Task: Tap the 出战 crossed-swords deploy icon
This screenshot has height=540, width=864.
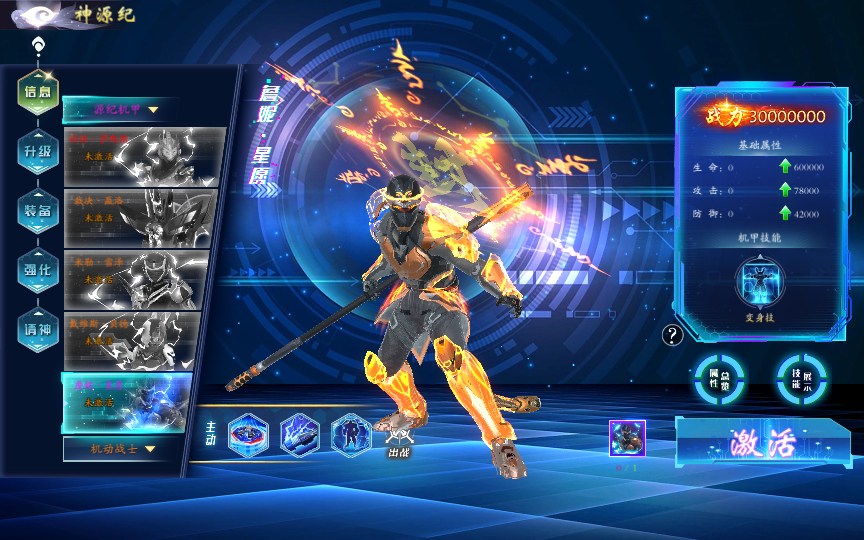Action: [399, 437]
